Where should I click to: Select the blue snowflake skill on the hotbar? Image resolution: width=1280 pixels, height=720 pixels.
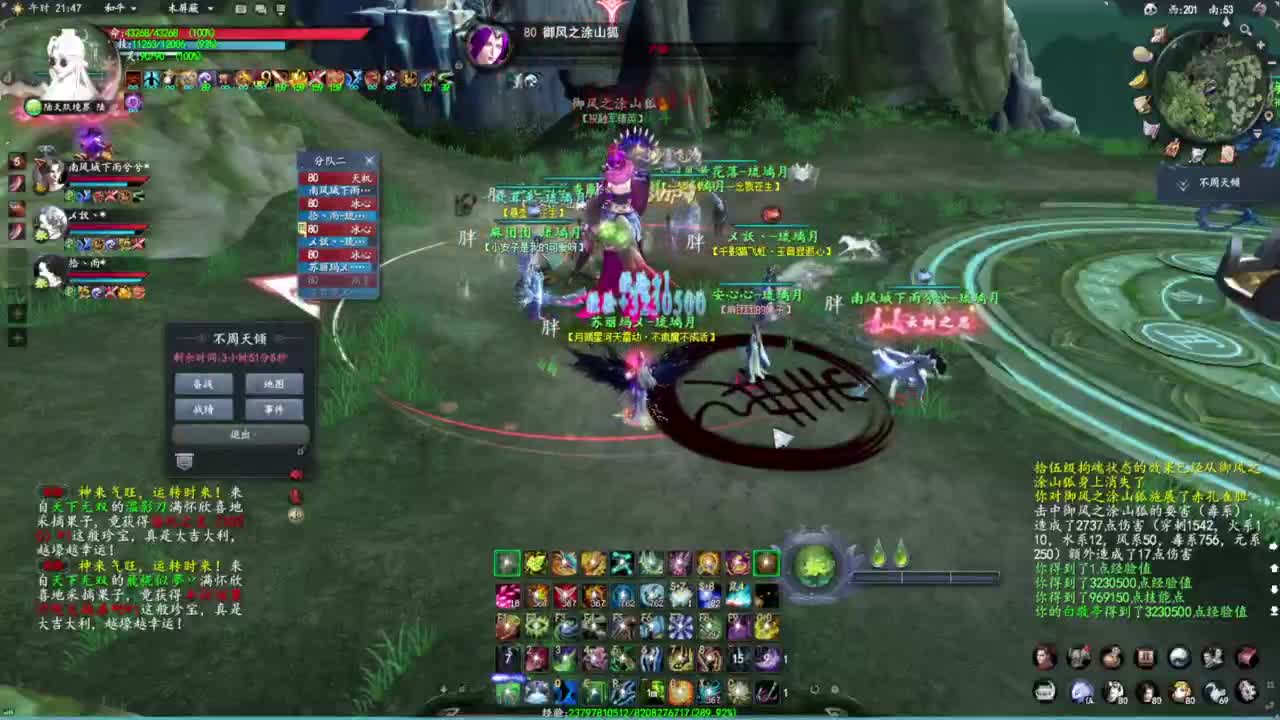pyautogui.click(x=679, y=627)
